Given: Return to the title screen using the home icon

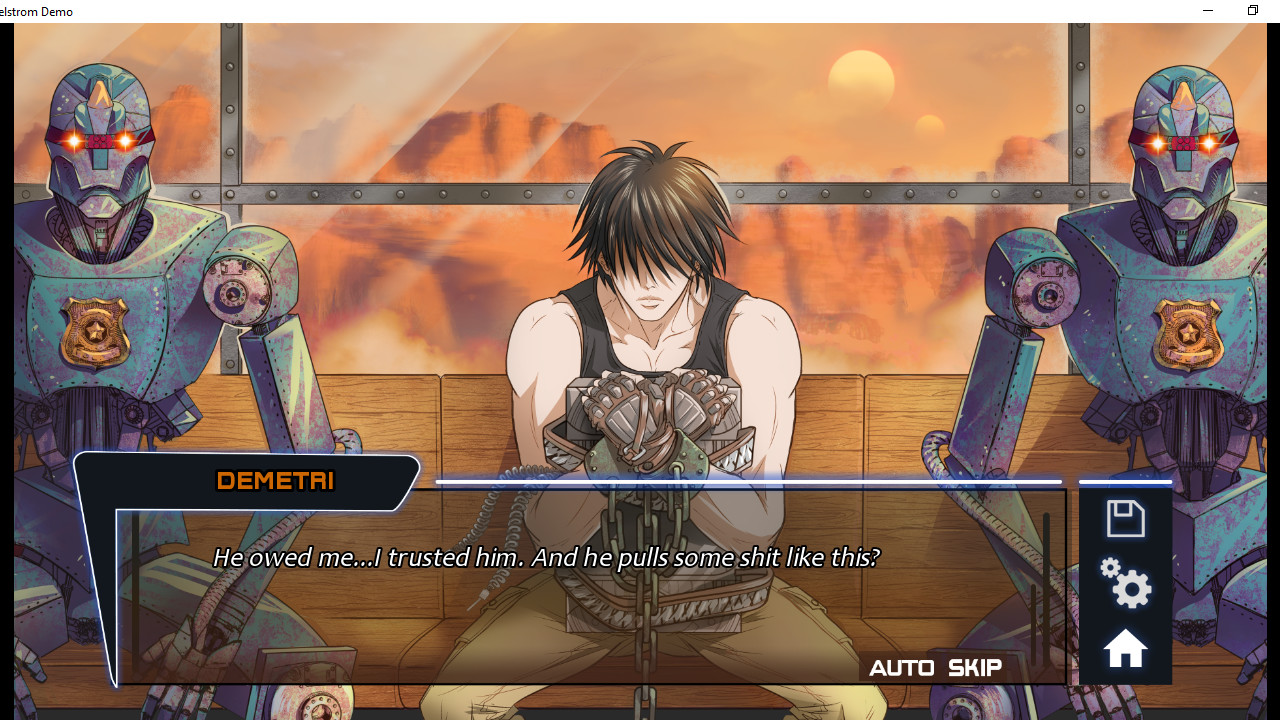Looking at the screenshot, I should (x=1125, y=647).
